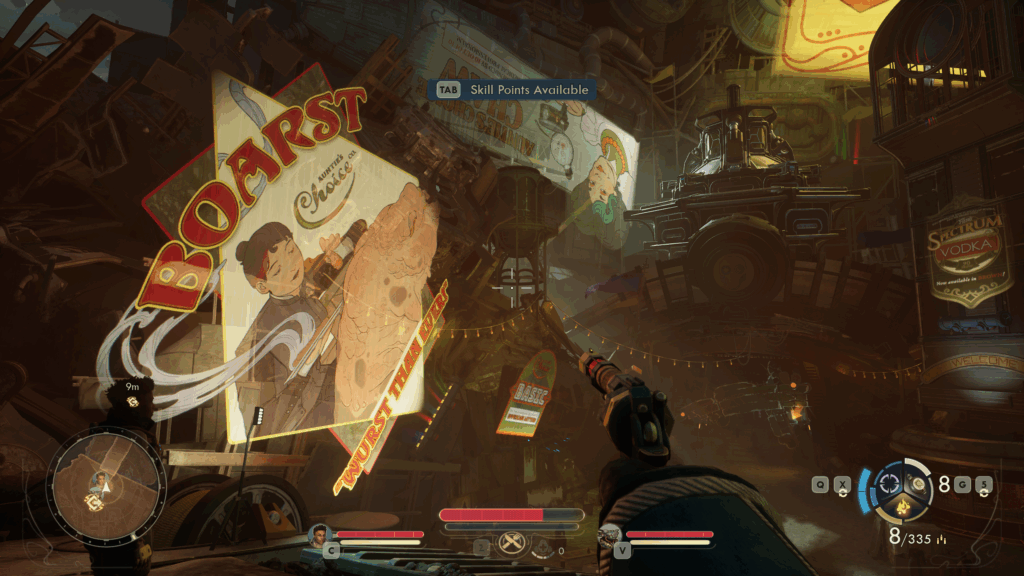Select the right companion portrait
Screen dimensions: 1024x576
pyautogui.click(x=609, y=534)
